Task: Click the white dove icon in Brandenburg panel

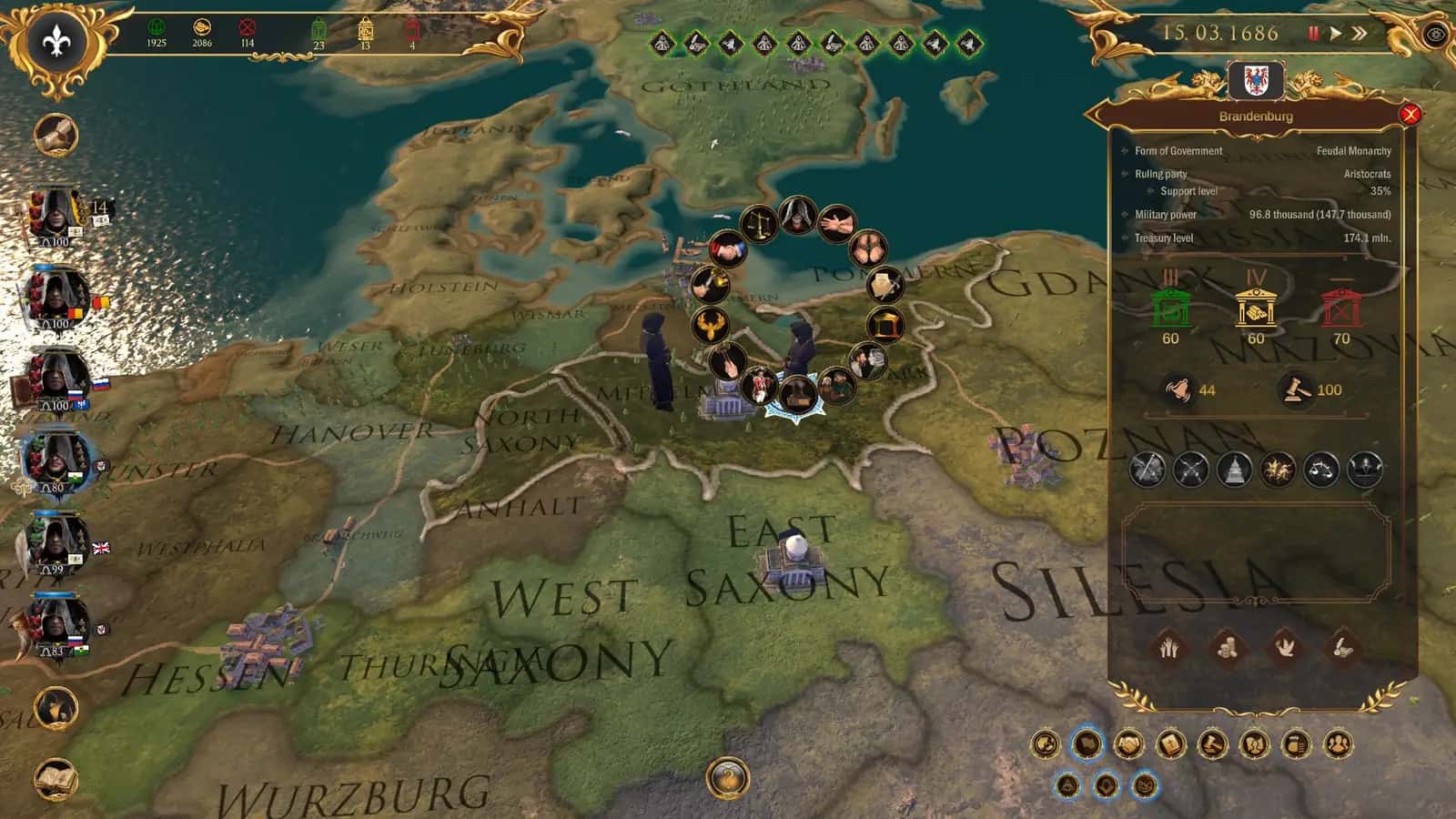Action: click(x=1283, y=647)
